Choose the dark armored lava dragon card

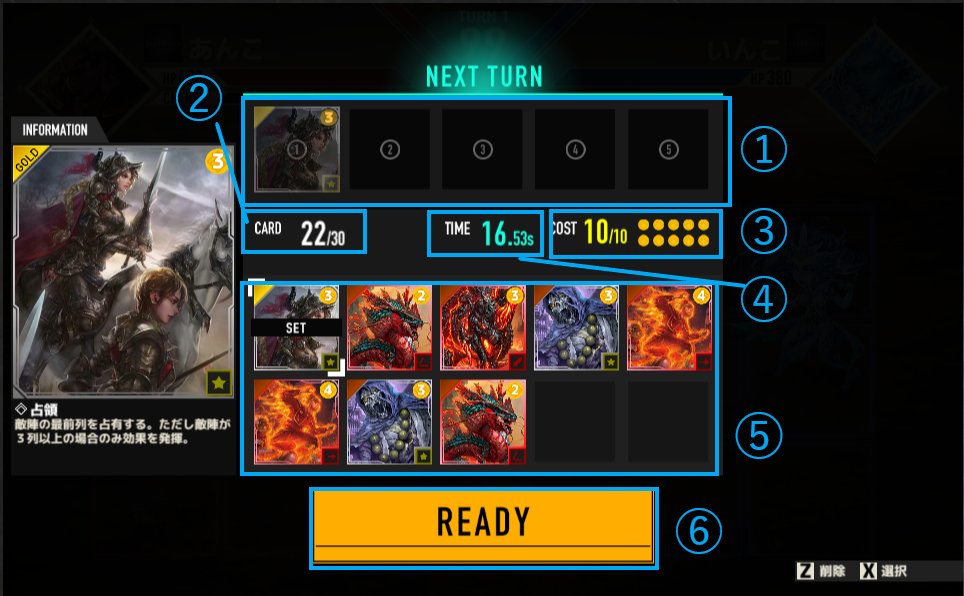[x=483, y=328]
